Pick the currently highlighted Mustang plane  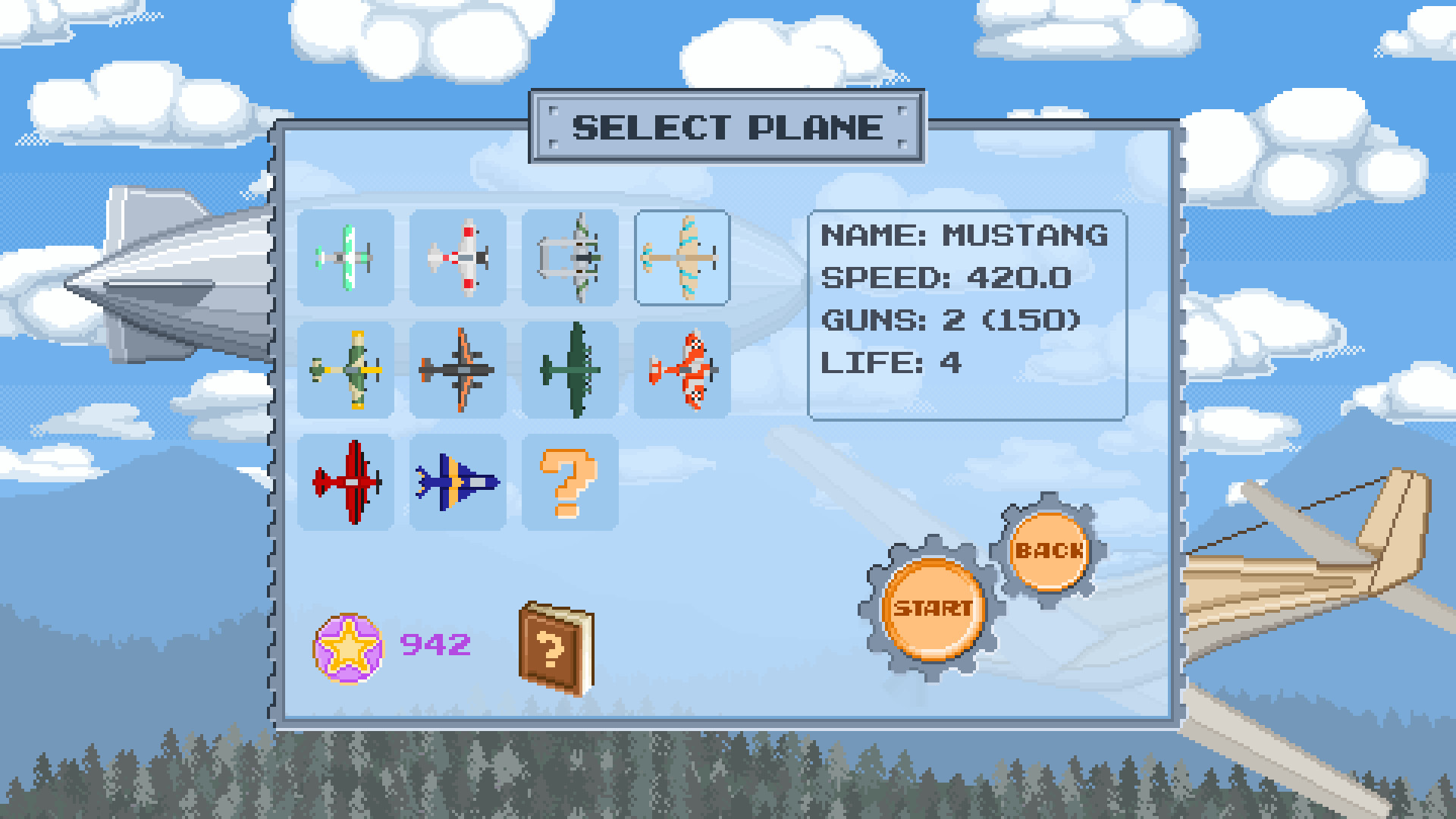pyautogui.click(x=682, y=258)
